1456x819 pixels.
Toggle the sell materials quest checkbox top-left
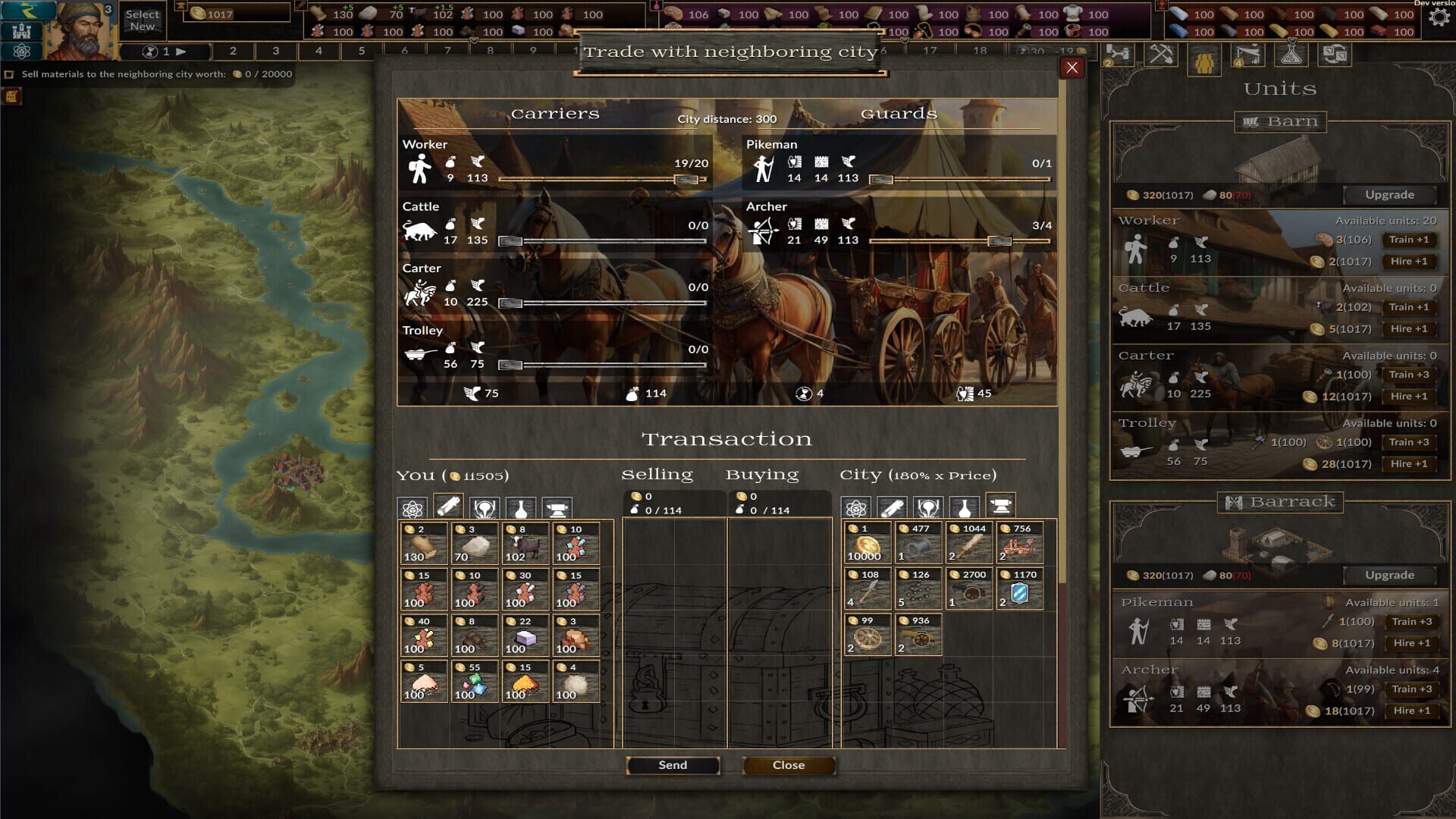(11, 74)
